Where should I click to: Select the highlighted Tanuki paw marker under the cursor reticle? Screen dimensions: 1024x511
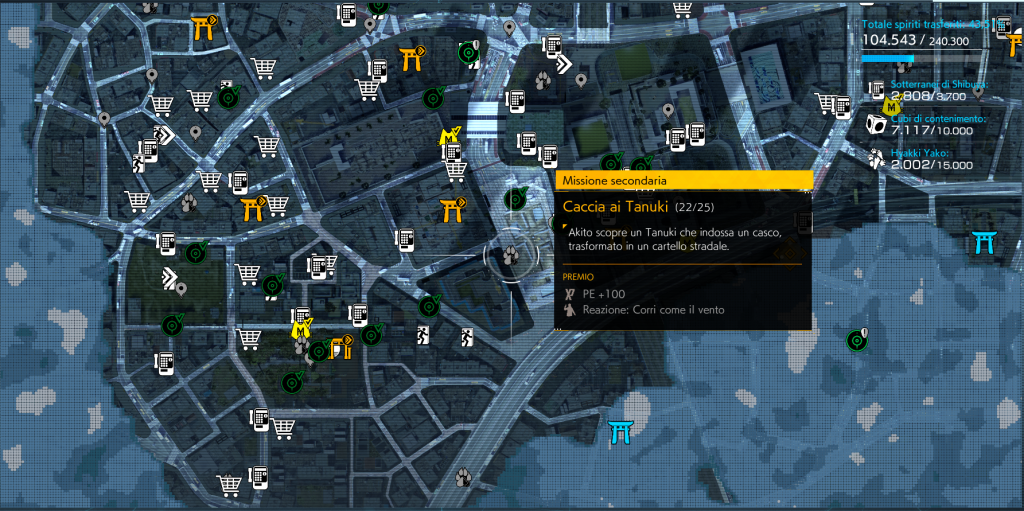tap(511, 256)
